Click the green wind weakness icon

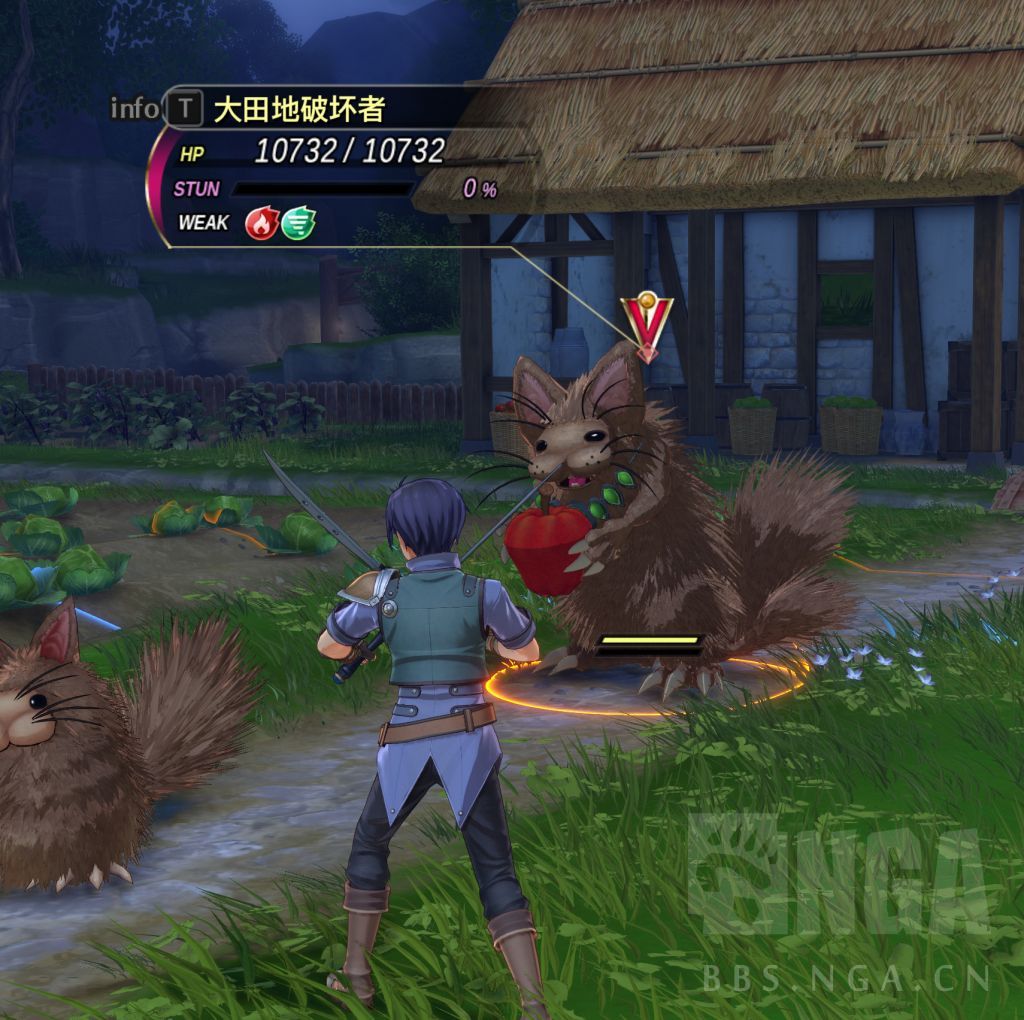pyautogui.click(x=298, y=223)
